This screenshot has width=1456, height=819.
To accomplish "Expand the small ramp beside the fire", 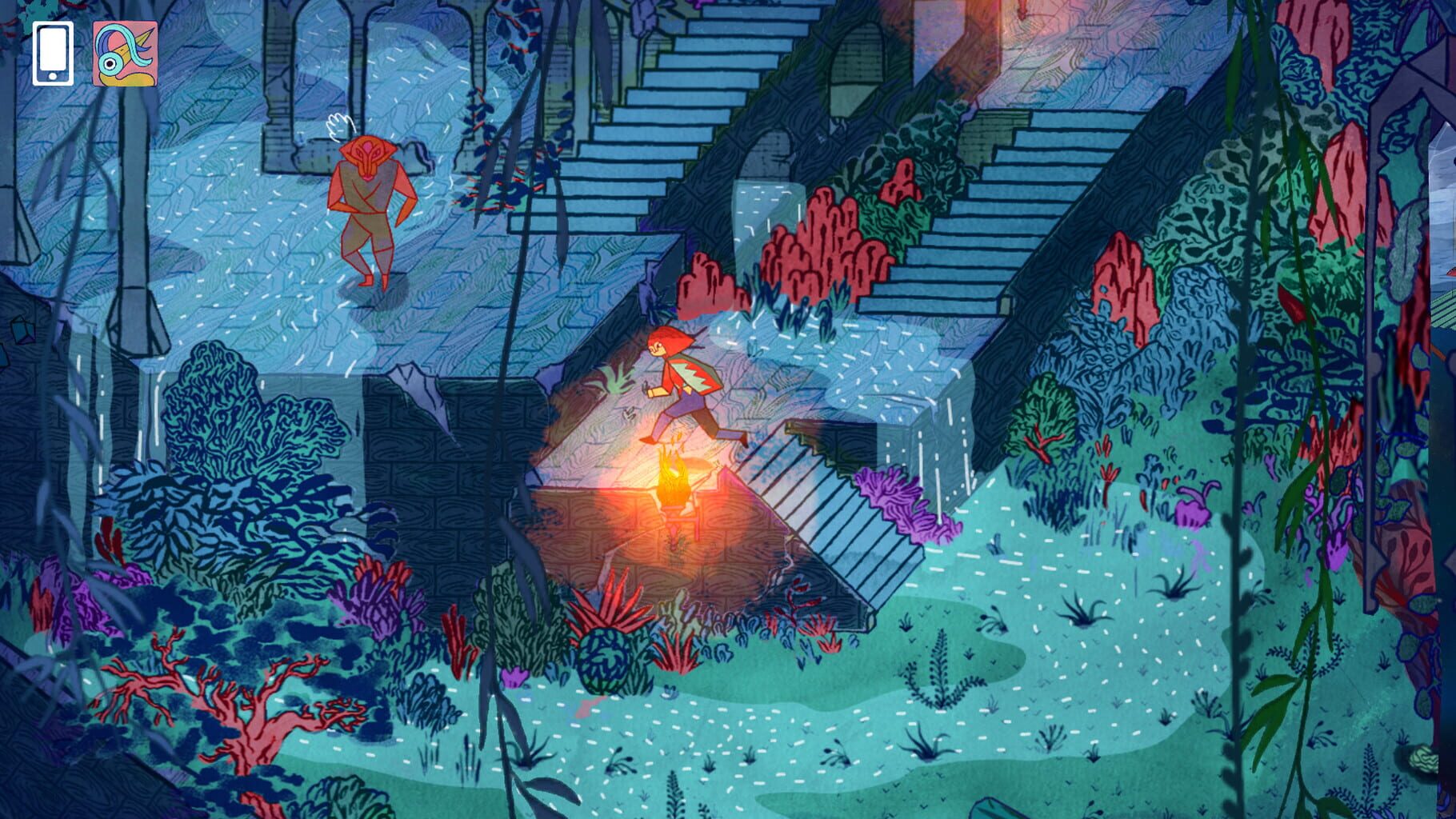I will [808, 496].
